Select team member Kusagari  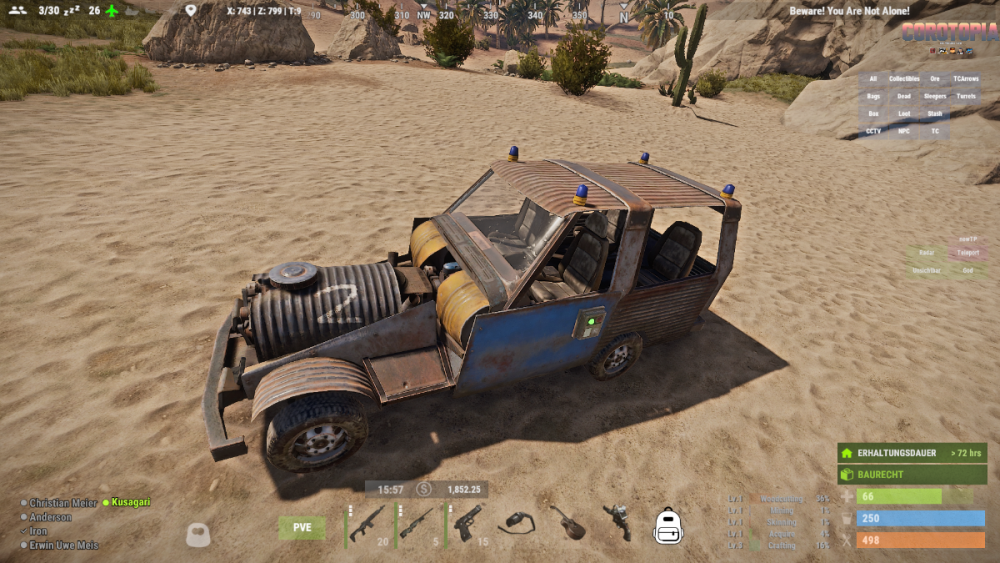pos(131,502)
